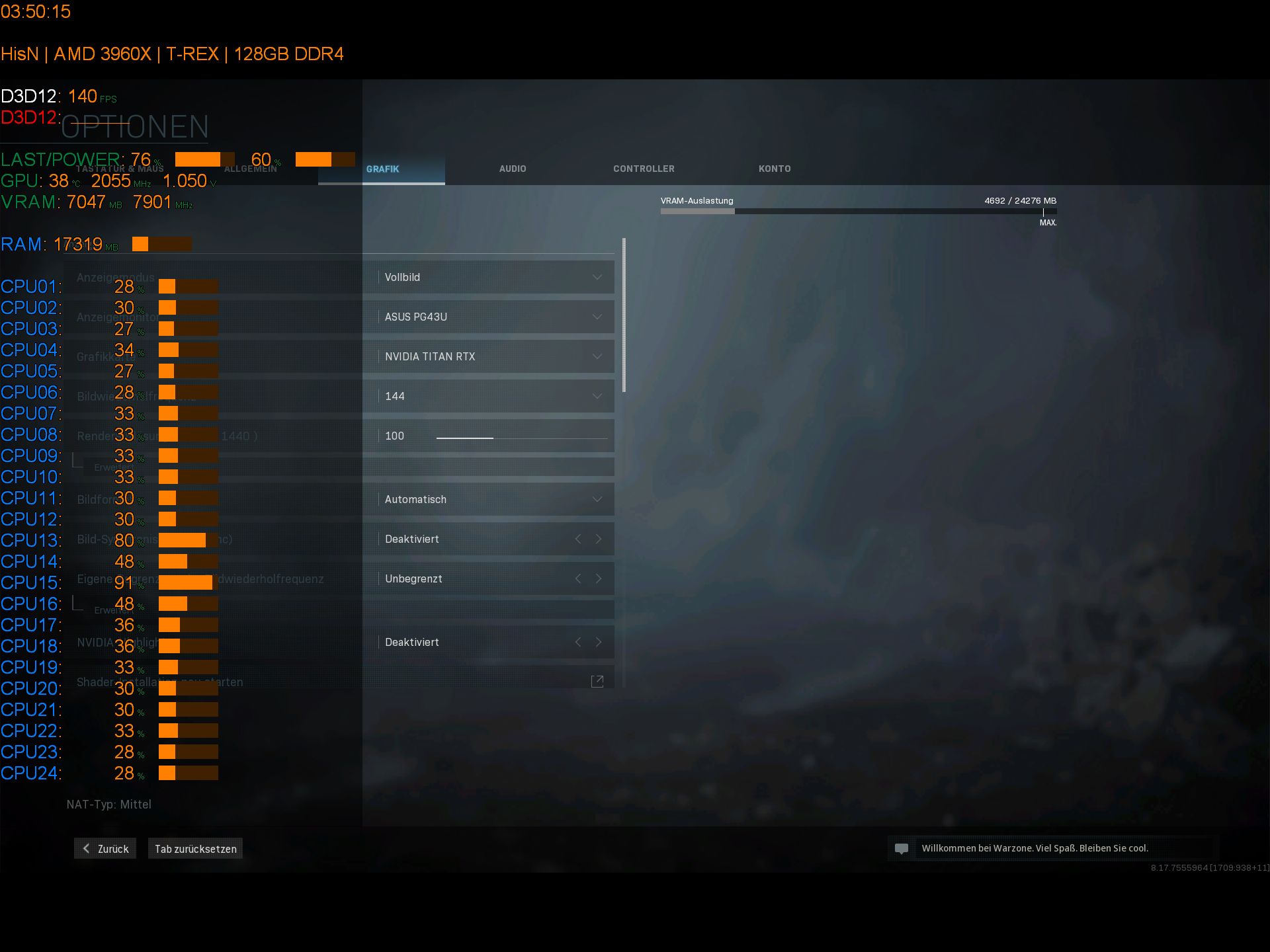Click the chat bubble icon next to the Warzone welcome message

tap(902, 848)
